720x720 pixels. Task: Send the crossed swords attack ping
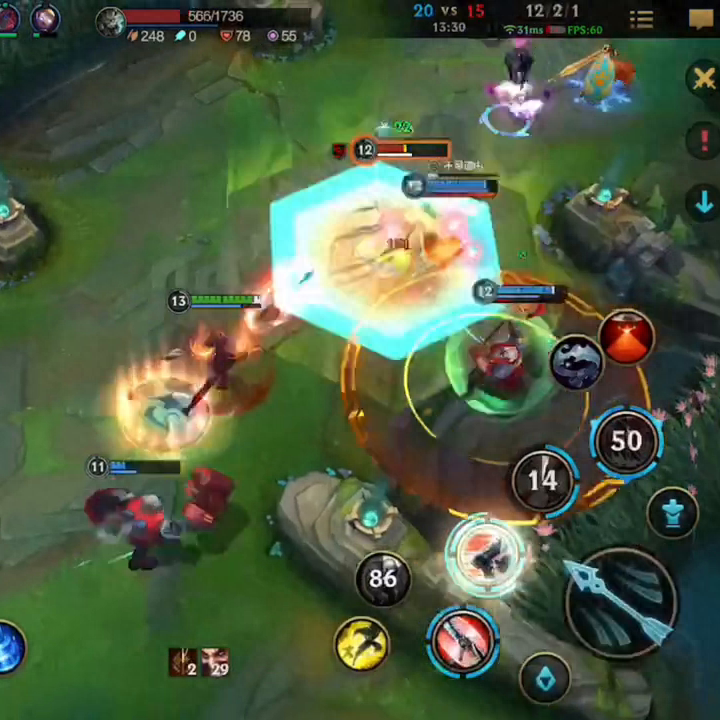[x=704, y=79]
